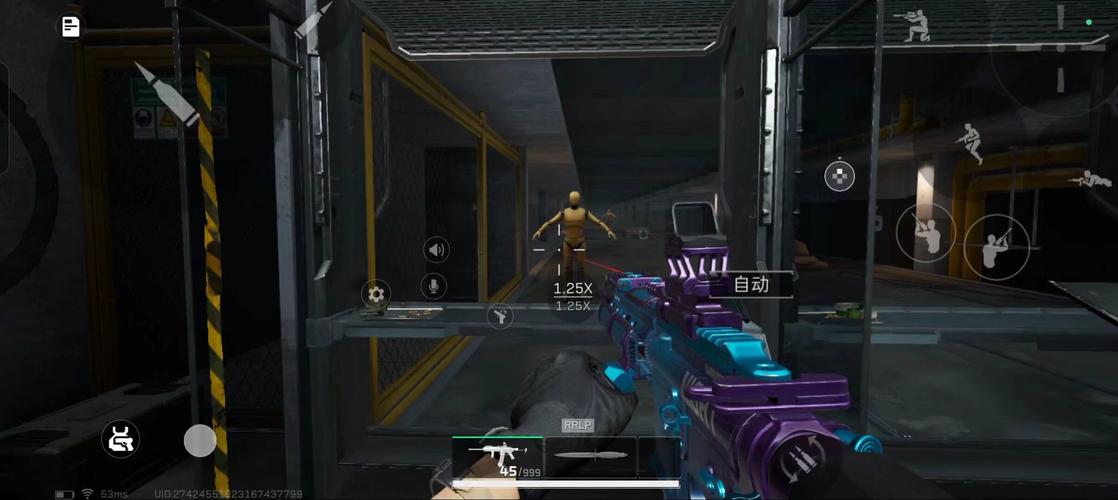Image resolution: width=1118 pixels, height=500 pixels.
Task: Change the 1.25X scope magnification
Action: click(x=573, y=289)
